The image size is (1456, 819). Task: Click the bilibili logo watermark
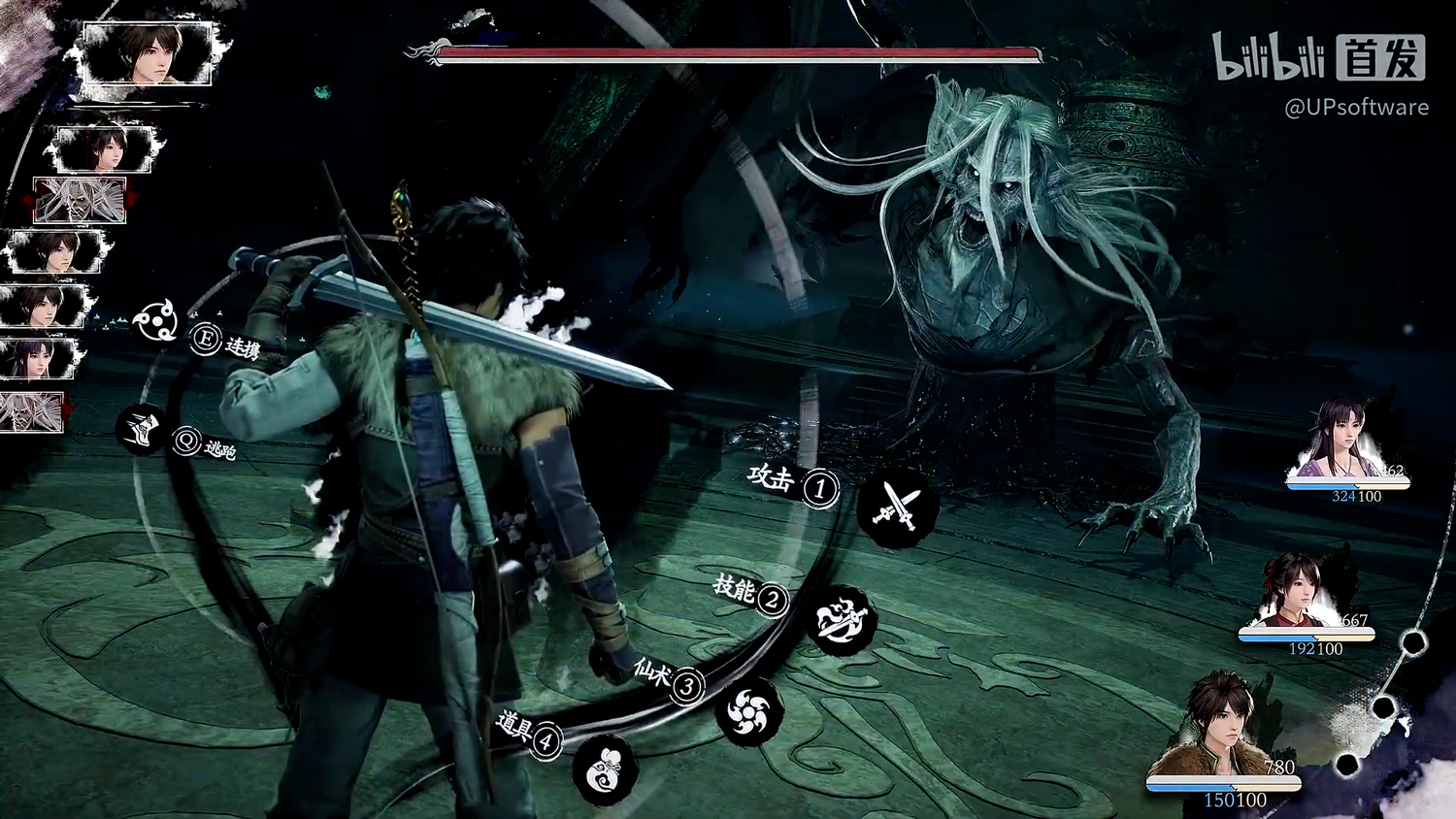pyautogui.click(x=1269, y=57)
